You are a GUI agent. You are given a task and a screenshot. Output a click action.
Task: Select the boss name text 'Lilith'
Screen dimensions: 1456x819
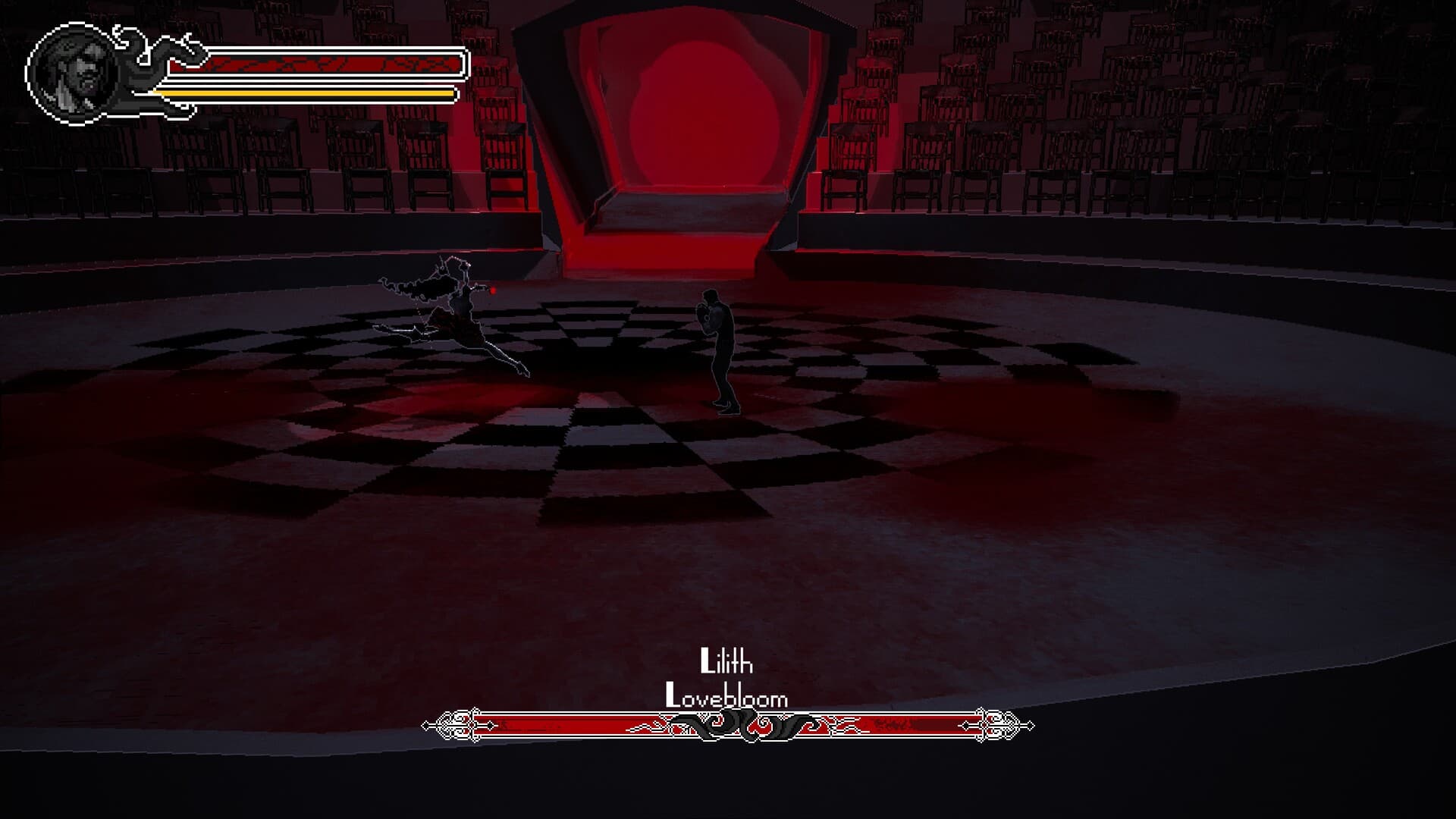pos(726,661)
